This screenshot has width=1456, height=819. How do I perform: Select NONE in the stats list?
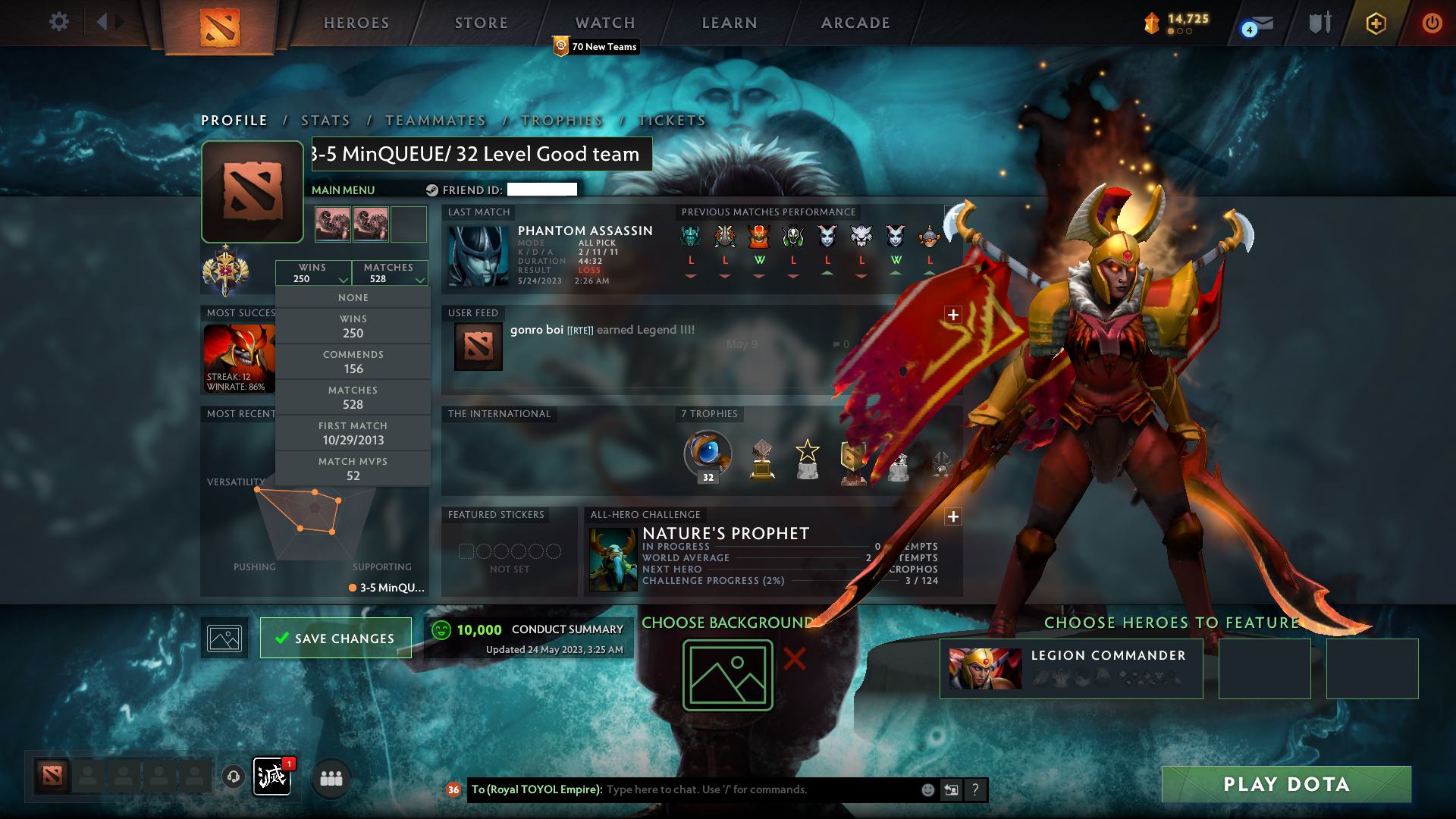(x=353, y=297)
